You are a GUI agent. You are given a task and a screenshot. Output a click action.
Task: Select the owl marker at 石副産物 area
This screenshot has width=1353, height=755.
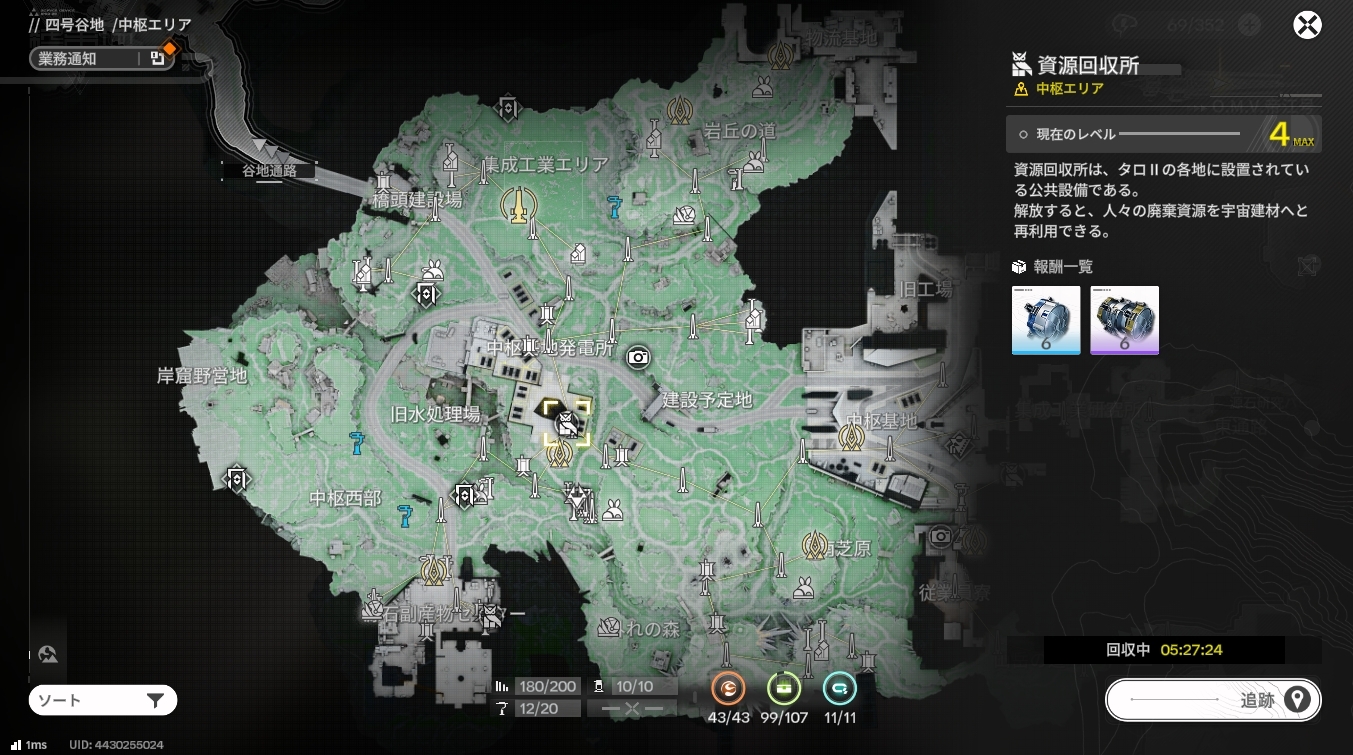coord(490,618)
